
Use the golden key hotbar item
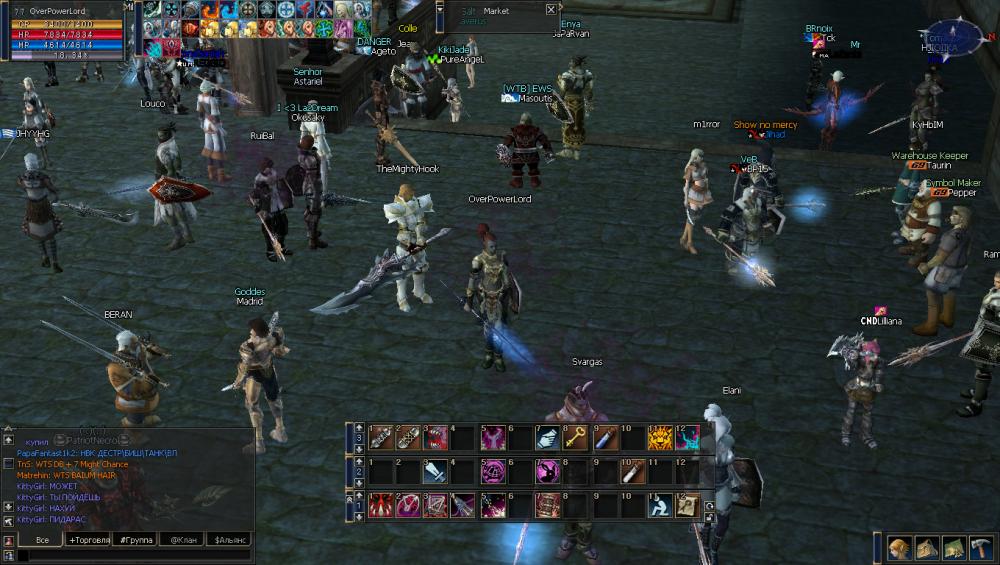coord(576,437)
